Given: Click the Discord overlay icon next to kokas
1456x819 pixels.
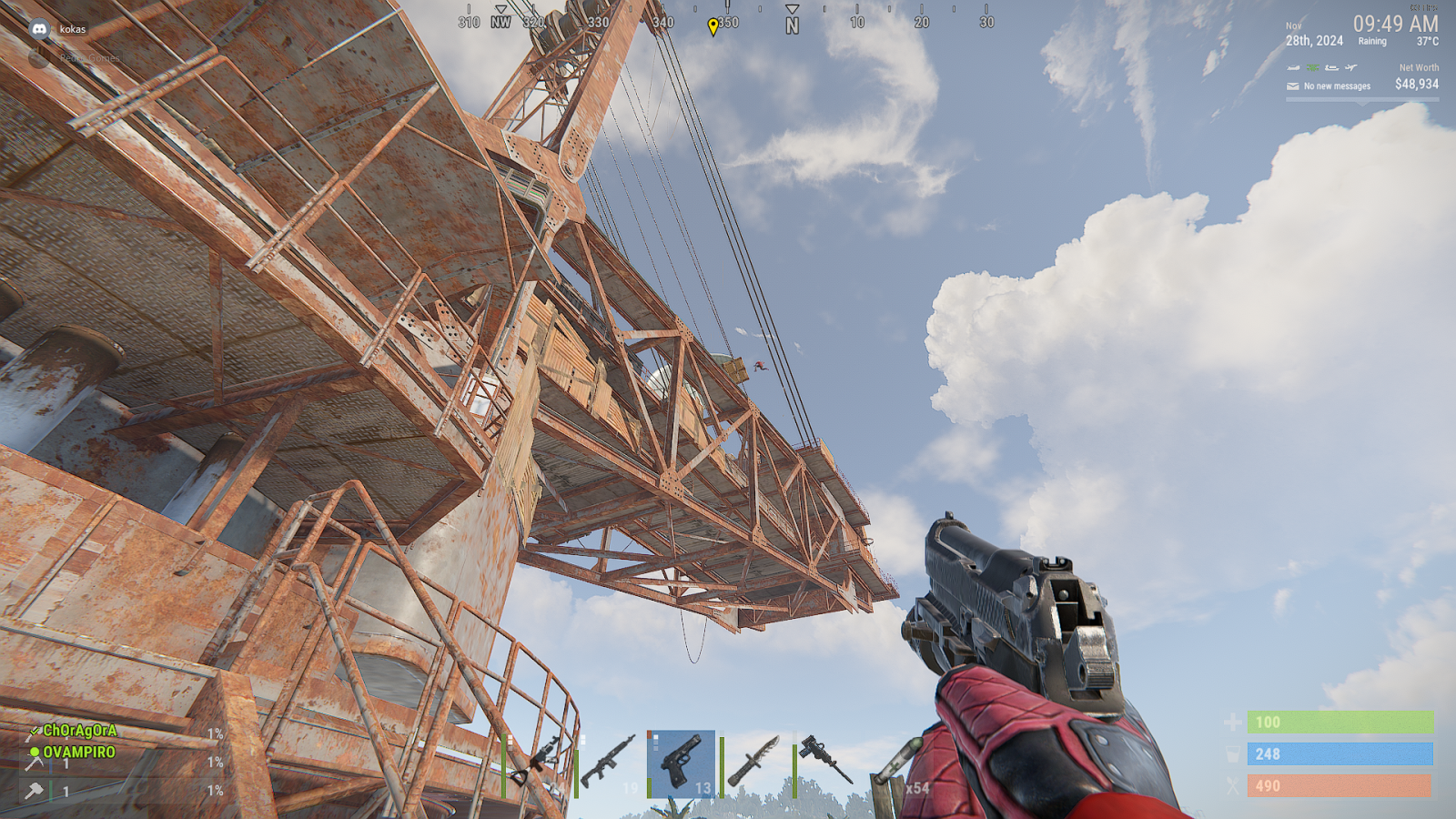Looking at the screenshot, I should click(x=39, y=29).
